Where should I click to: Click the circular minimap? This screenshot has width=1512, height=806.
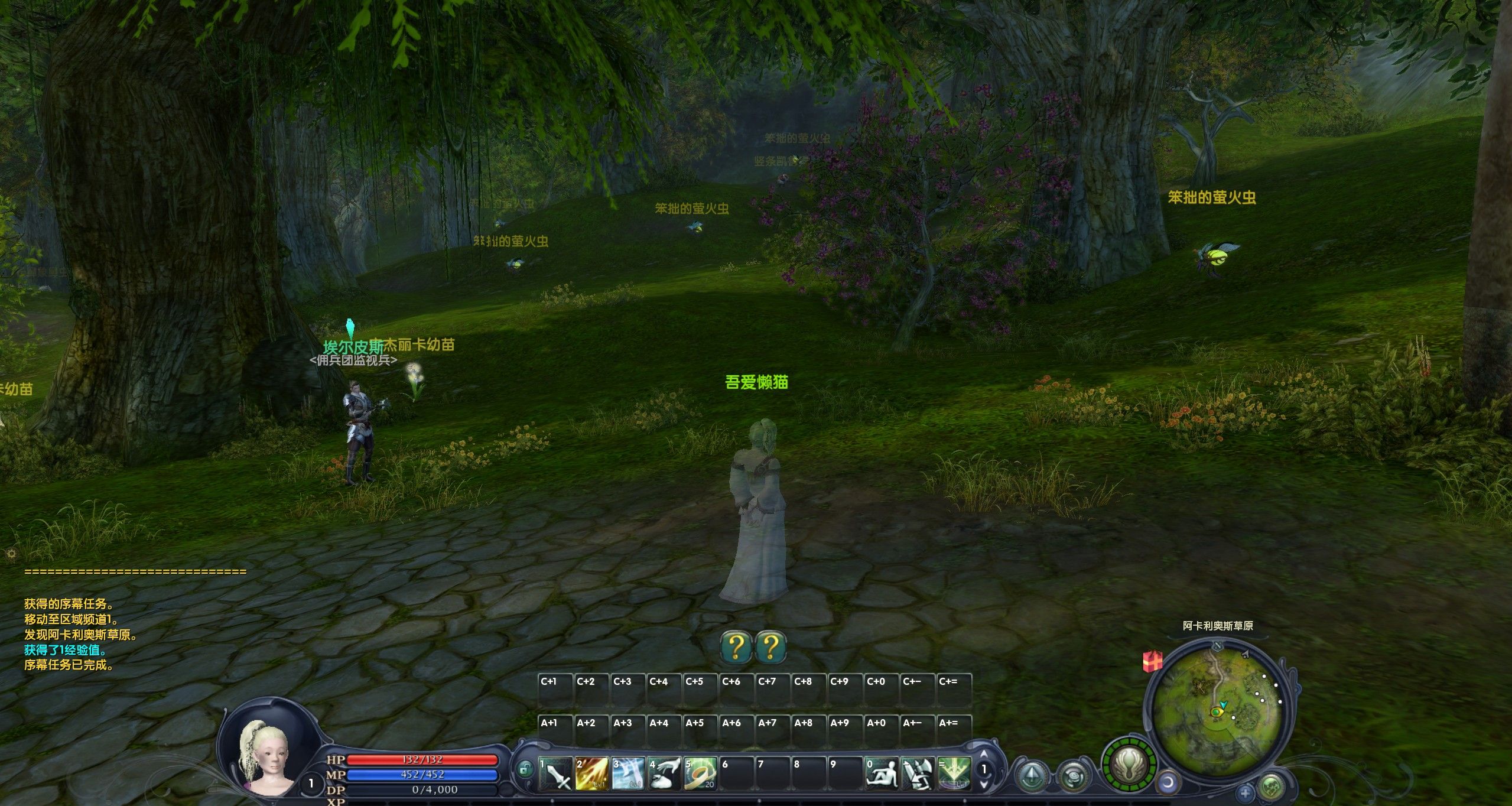click(x=1217, y=703)
